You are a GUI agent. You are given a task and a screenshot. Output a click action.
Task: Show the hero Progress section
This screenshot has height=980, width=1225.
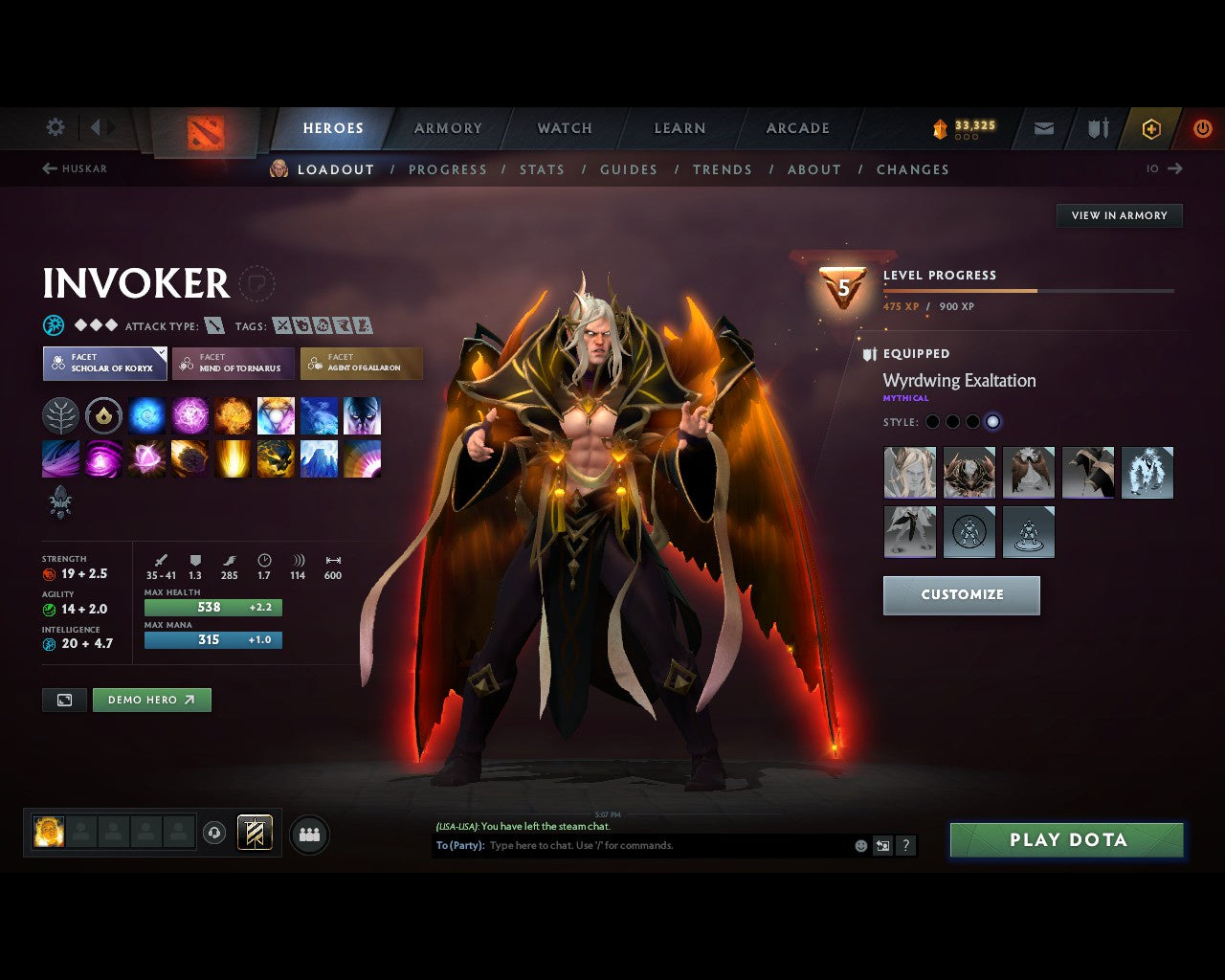(447, 169)
